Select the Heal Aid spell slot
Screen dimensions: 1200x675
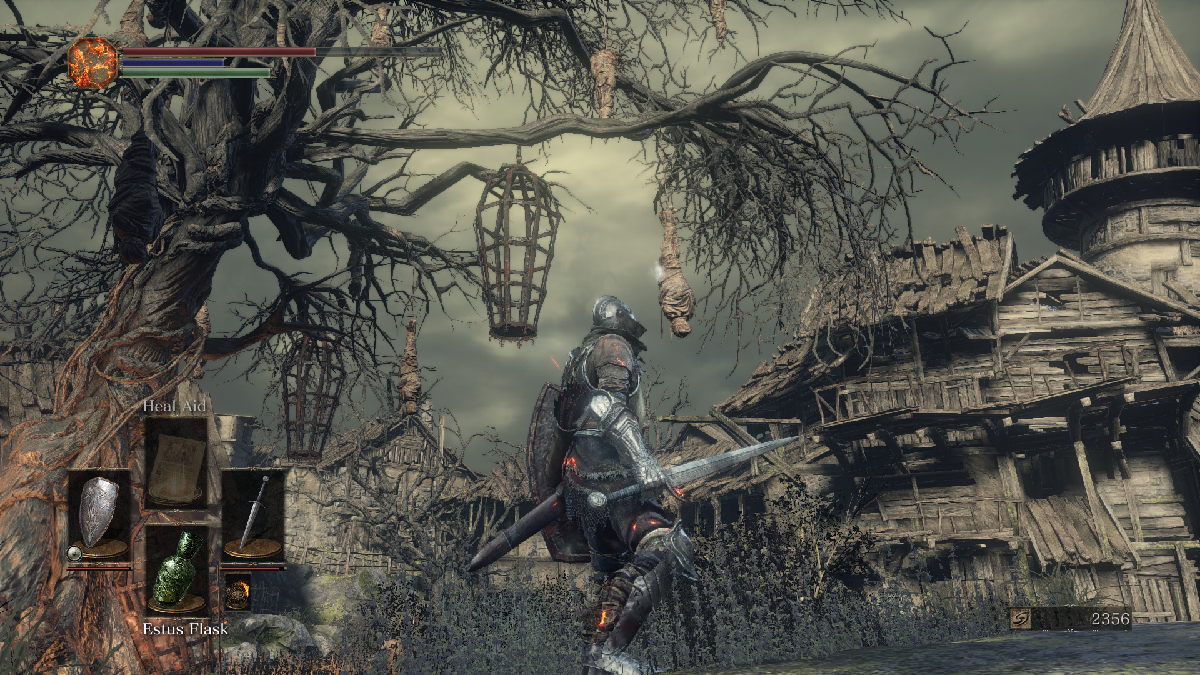pyautogui.click(x=176, y=462)
